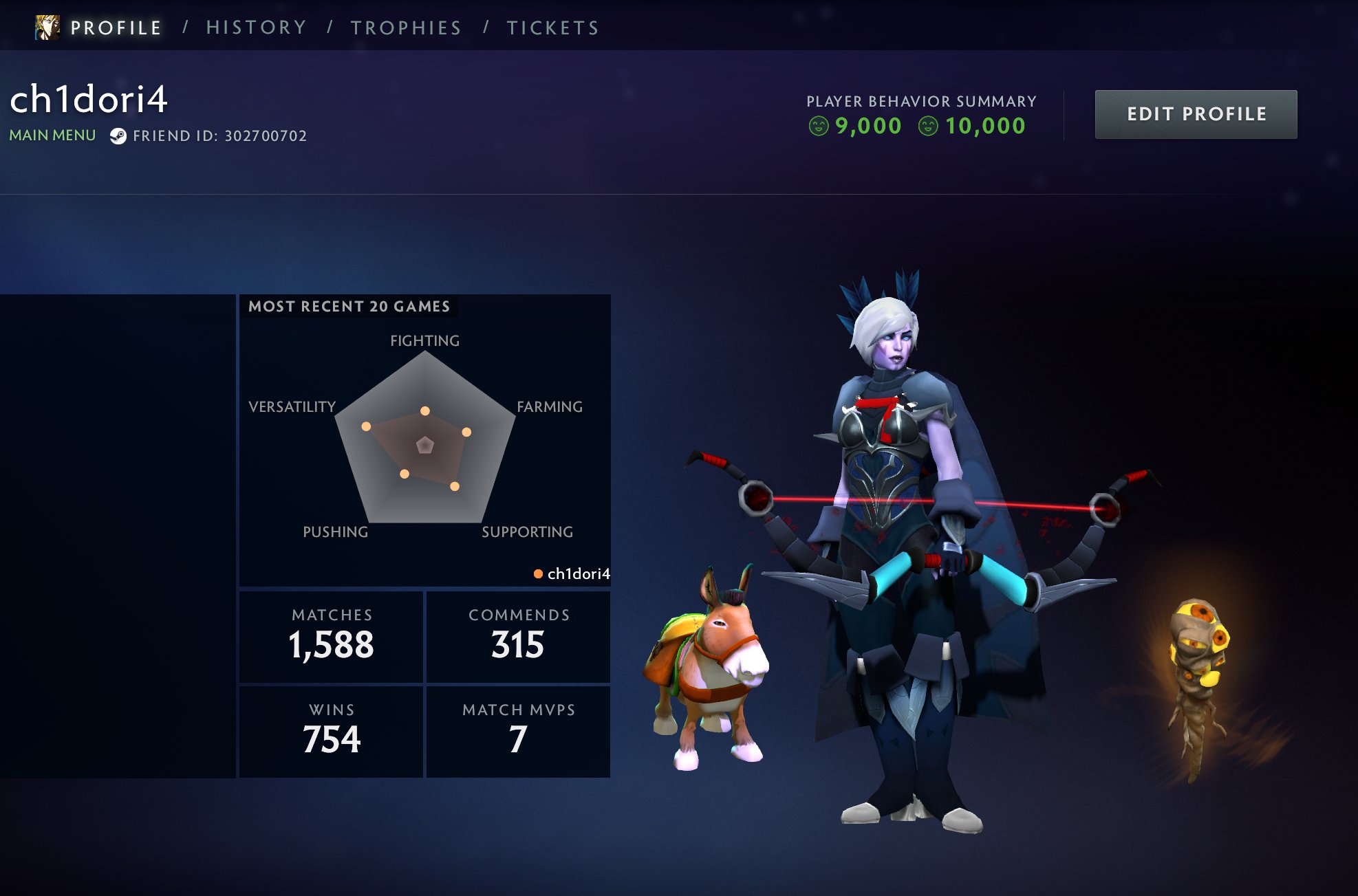Open the Trophies tab

(406, 28)
